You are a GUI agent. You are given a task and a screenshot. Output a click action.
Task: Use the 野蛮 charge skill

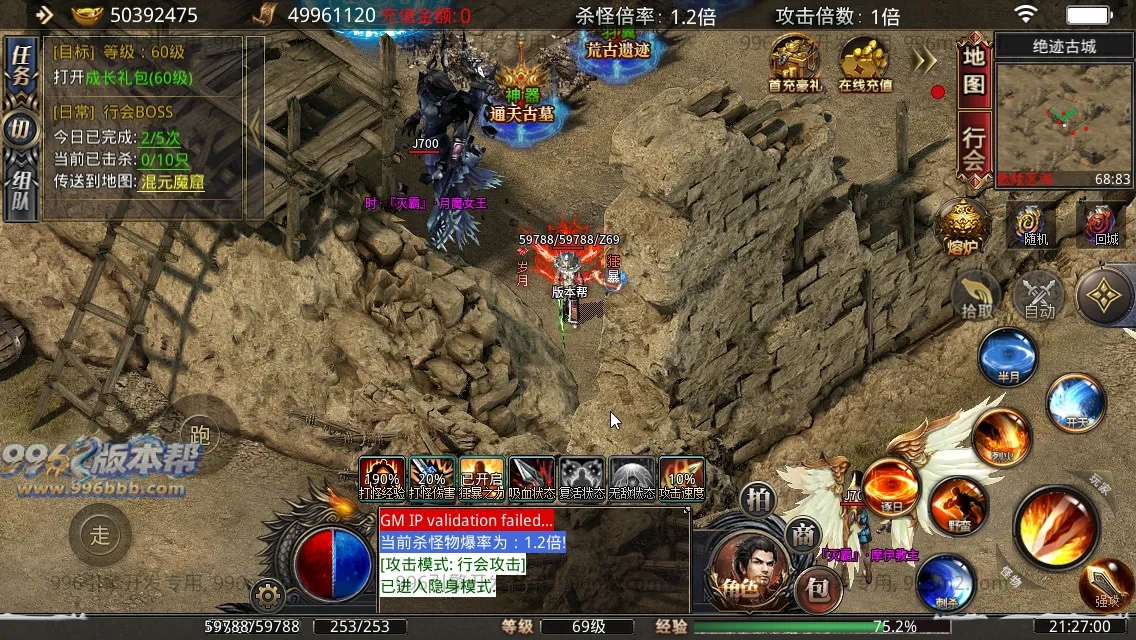pos(957,506)
